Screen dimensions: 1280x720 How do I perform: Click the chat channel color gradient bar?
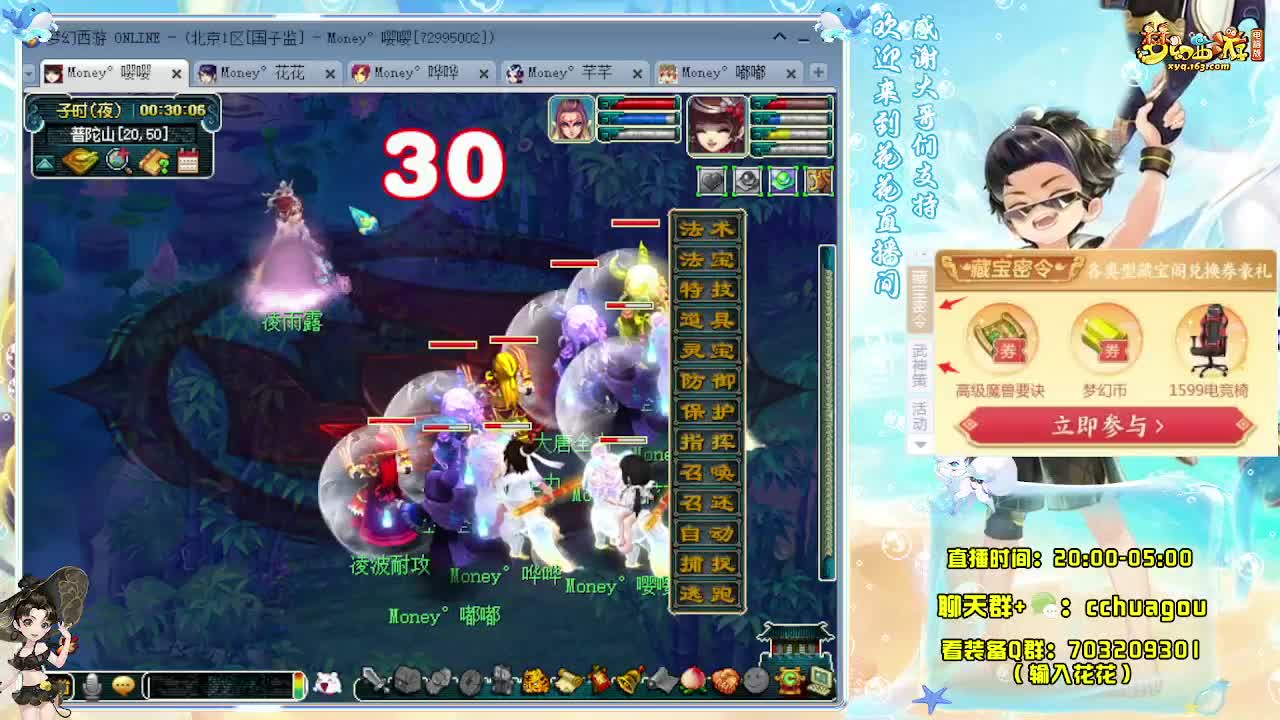pos(298,686)
